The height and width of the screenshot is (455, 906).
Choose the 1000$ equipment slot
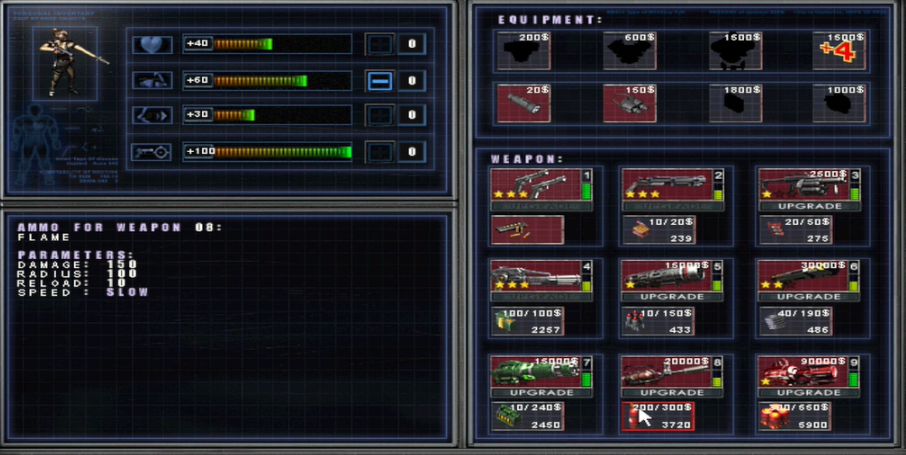tap(840, 103)
